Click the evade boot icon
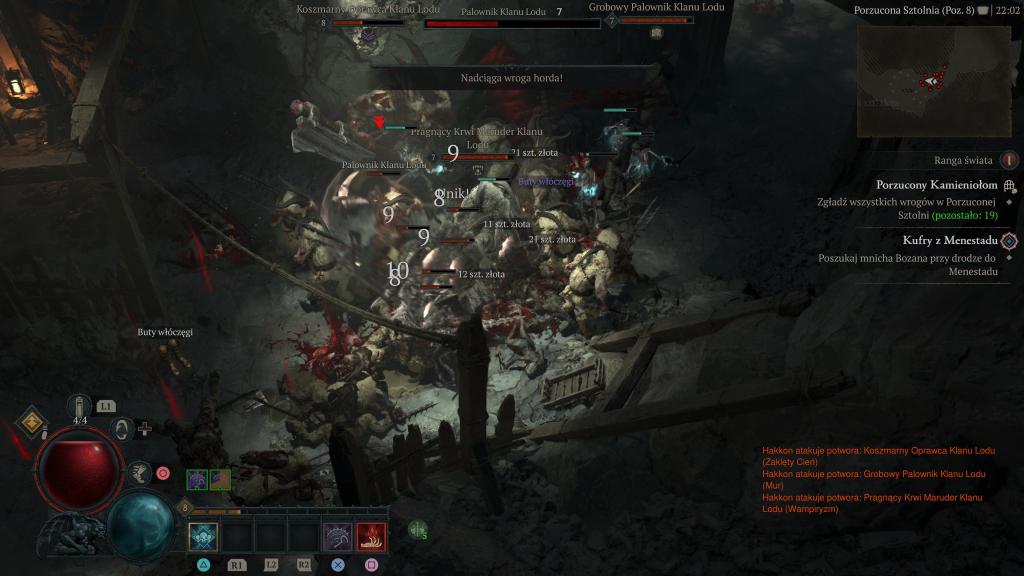1024x576 pixels. pyautogui.click(x=141, y=472)
